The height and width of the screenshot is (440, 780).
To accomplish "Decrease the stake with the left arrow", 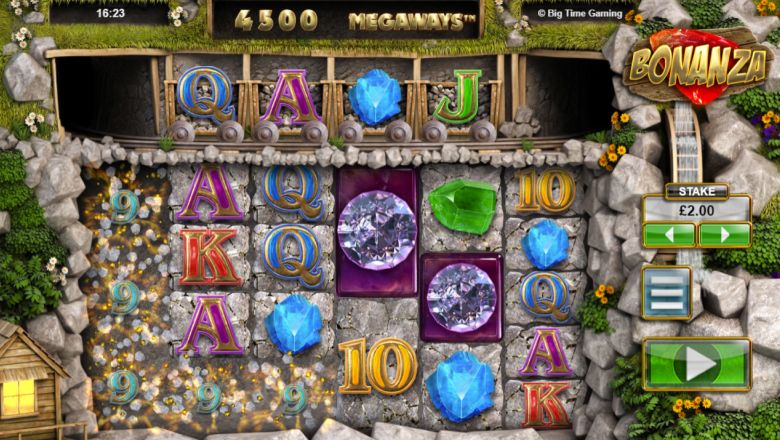I will pos(668,235).
